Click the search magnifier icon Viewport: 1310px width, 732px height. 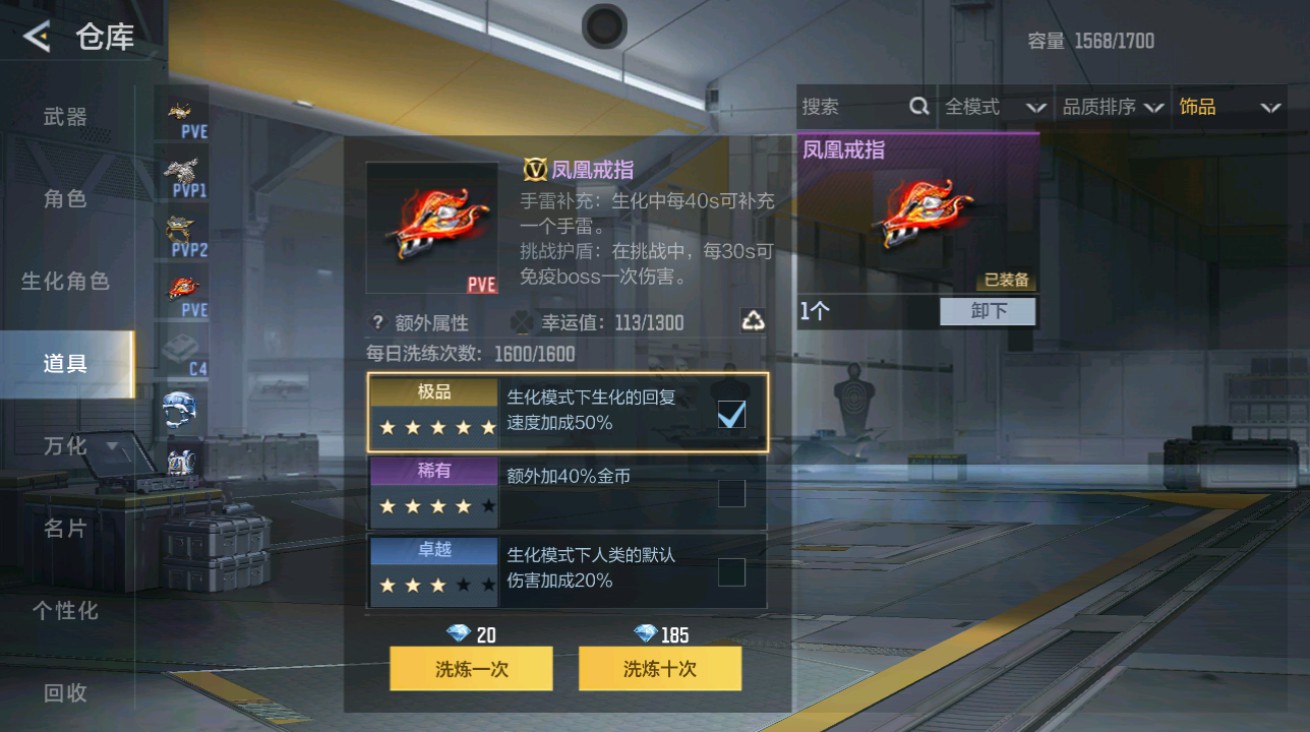[919, 106]
